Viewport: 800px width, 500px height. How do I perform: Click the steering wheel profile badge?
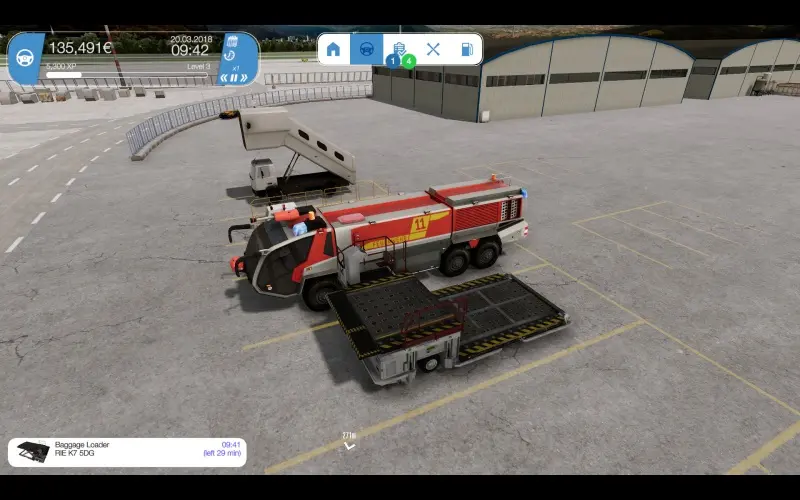click(x=24, y=56)
